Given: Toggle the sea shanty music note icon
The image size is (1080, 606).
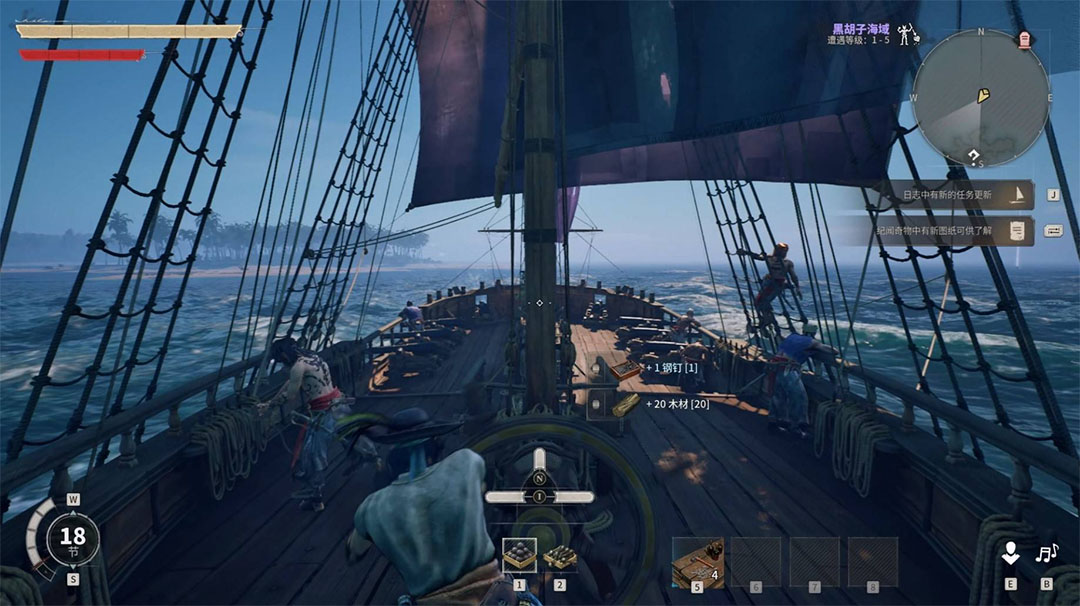Looking at the screenshot, I should pyautogui.click(x=1047, y=553).
